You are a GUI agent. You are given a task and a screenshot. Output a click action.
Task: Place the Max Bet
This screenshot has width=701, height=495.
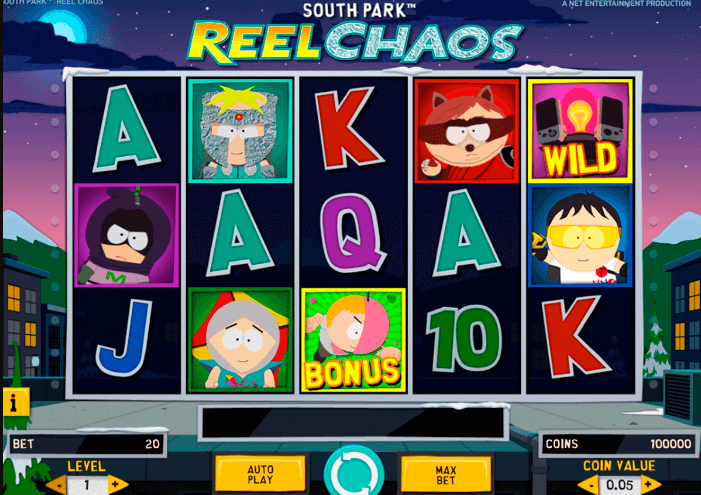[445, 474]
